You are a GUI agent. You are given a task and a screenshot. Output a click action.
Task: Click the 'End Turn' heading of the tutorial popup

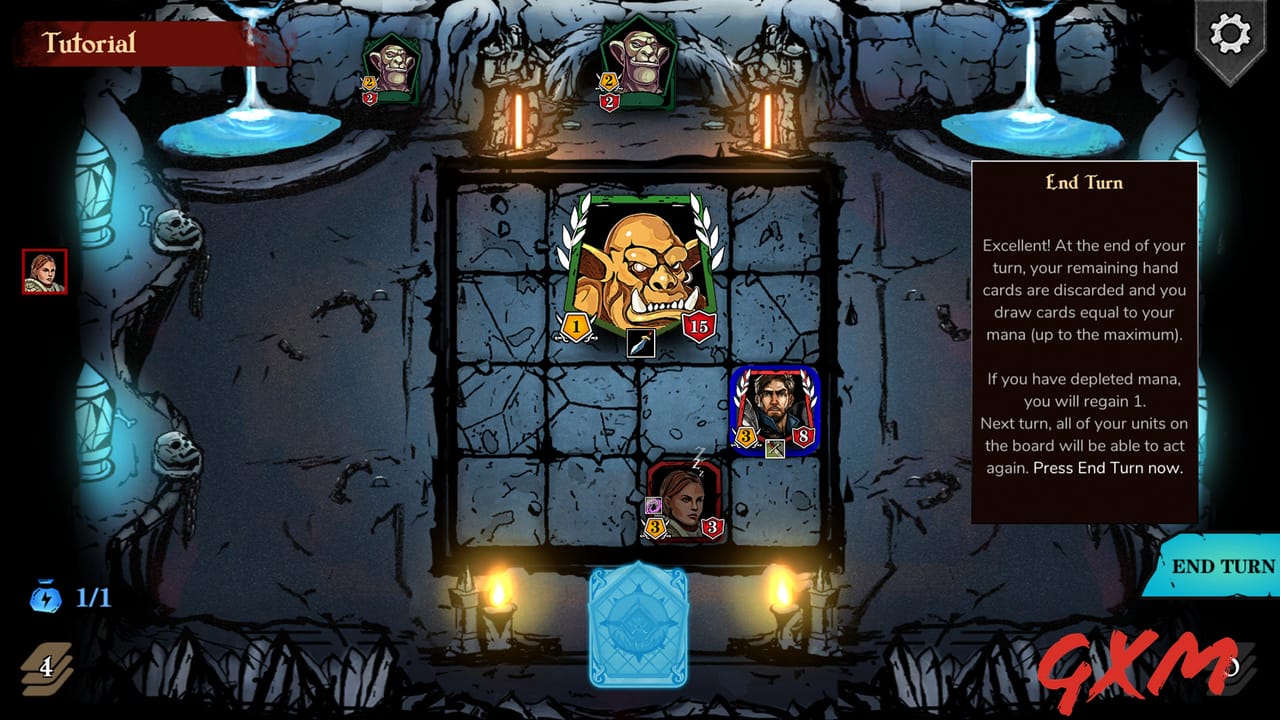point(1082,183)
